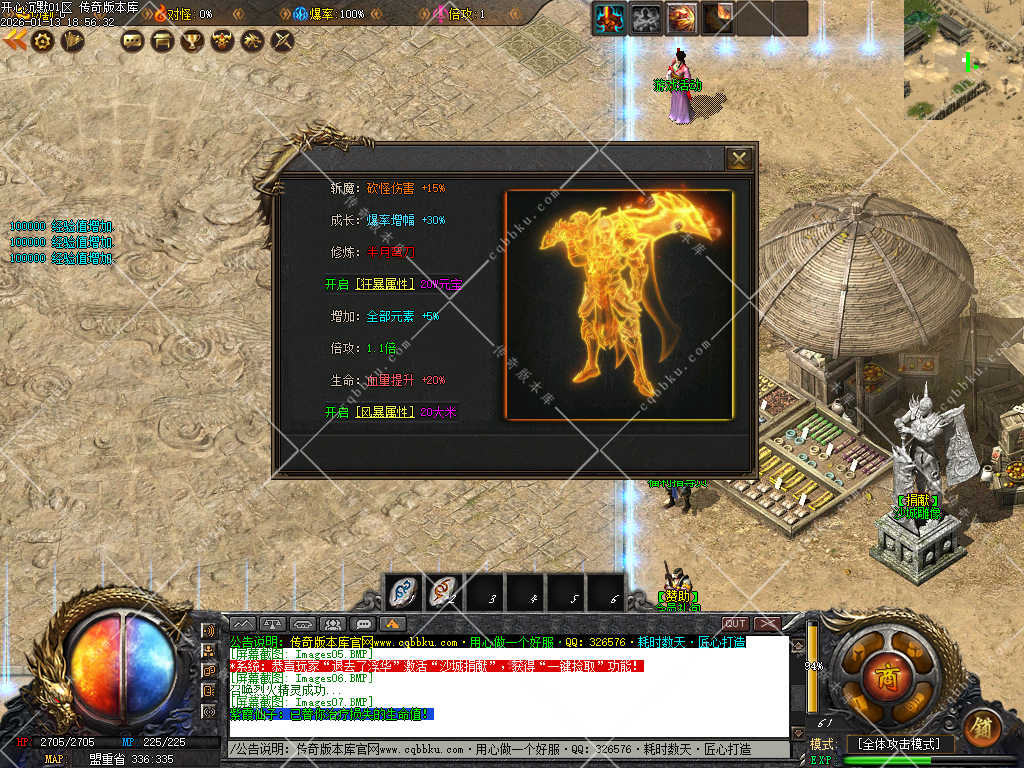Close the flaming warrior attribute panel
The height and width of the screenshot is (768, 1024).
(x=739, y=159)
